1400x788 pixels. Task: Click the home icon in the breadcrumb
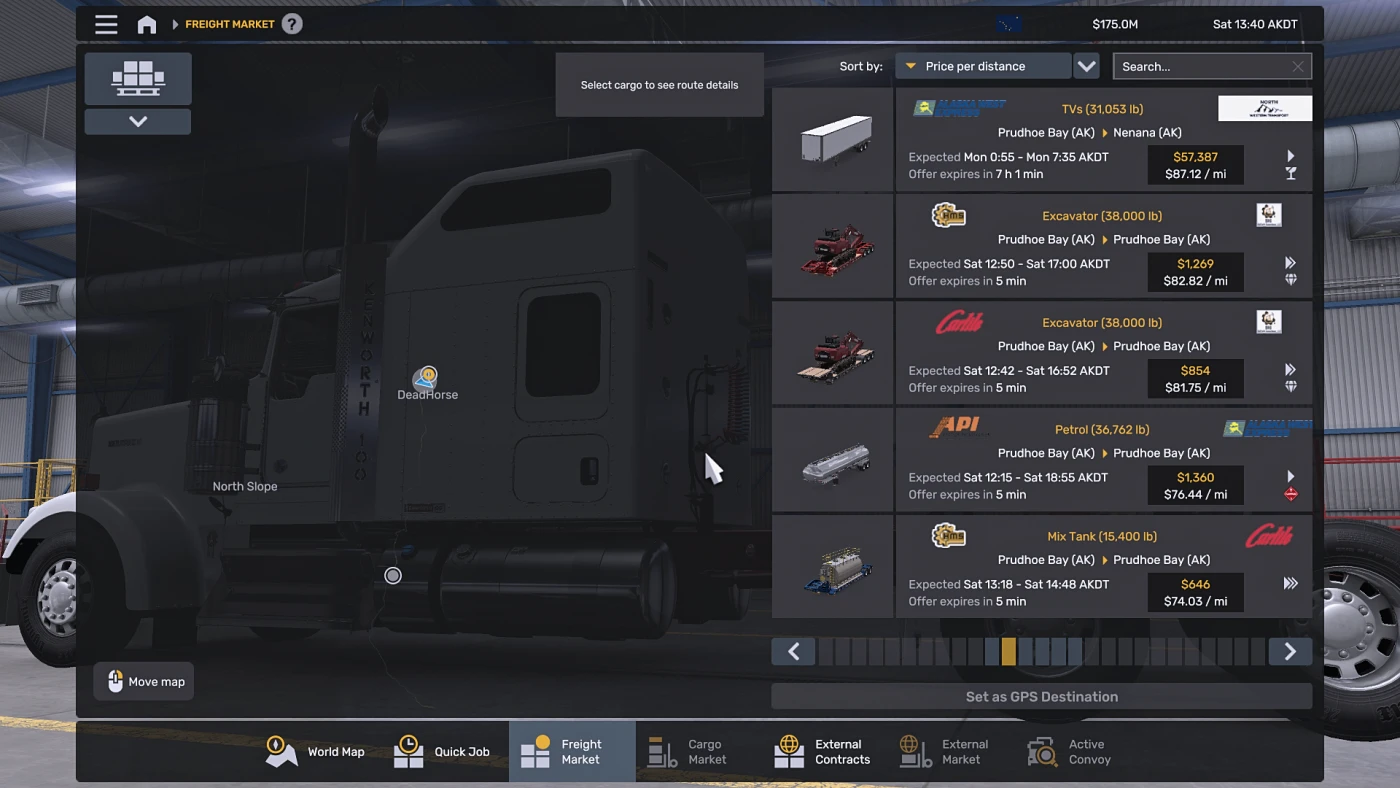tap(146, 24)
